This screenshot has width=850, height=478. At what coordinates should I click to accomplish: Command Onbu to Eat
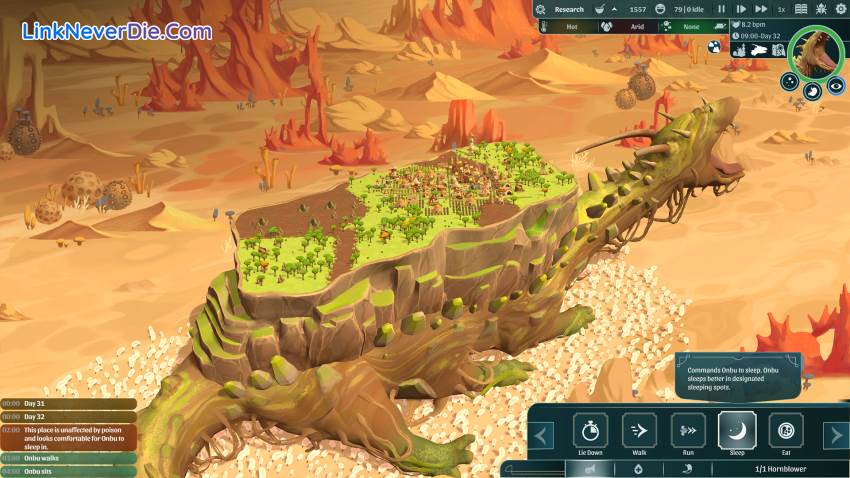click(785, 431)
